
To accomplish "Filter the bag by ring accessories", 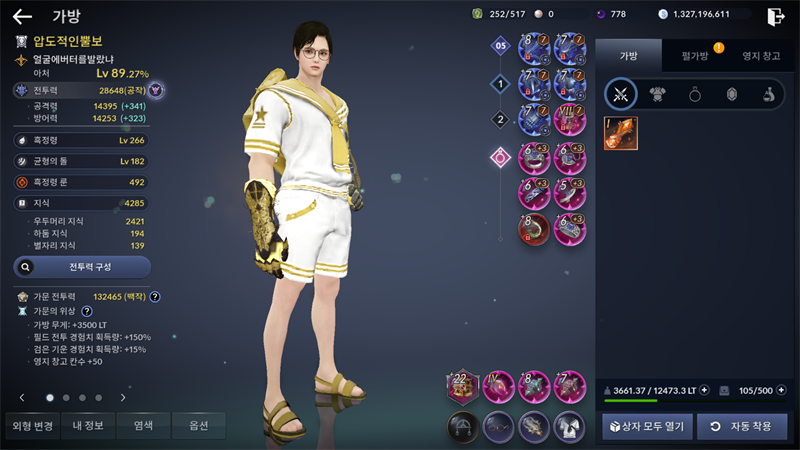I will (x=695, y=95).
